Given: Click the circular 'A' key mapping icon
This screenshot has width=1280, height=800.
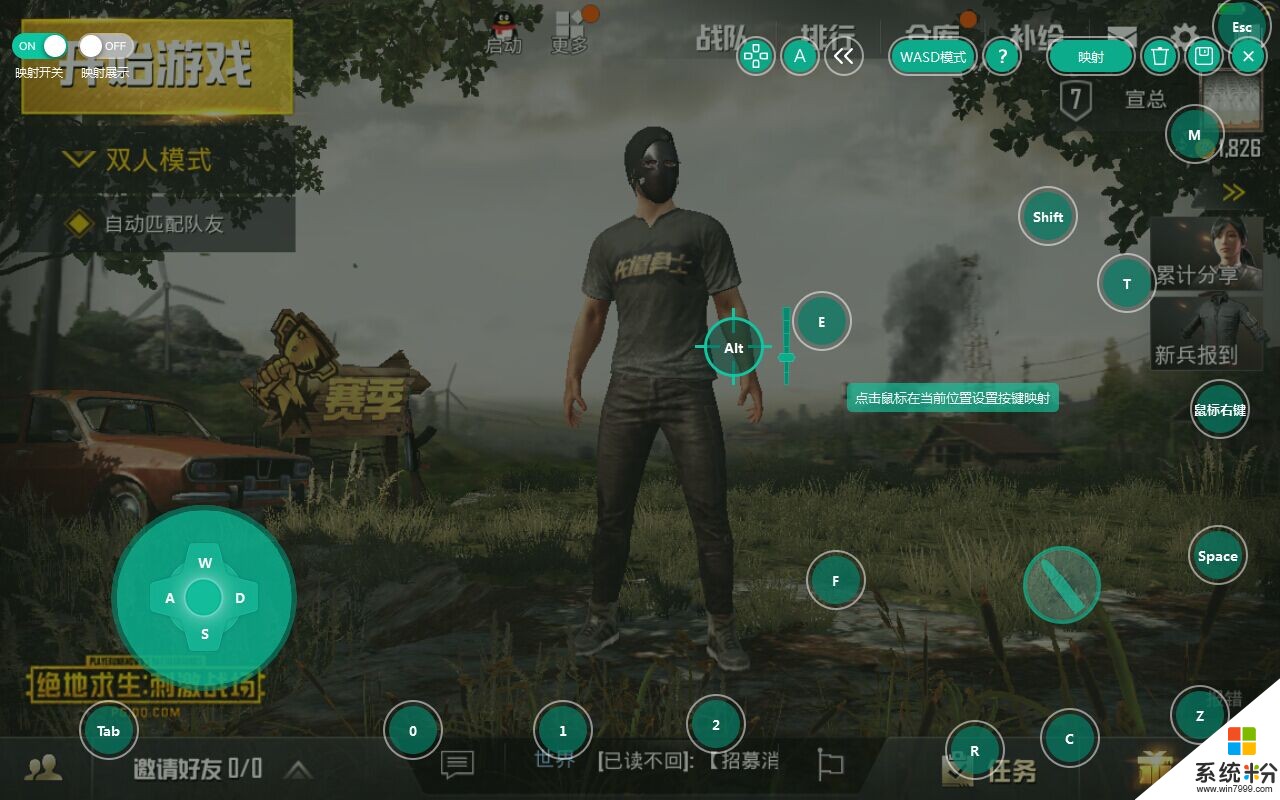Looking at the screenshot, I should pyautogui.click(x=799, y=57).
